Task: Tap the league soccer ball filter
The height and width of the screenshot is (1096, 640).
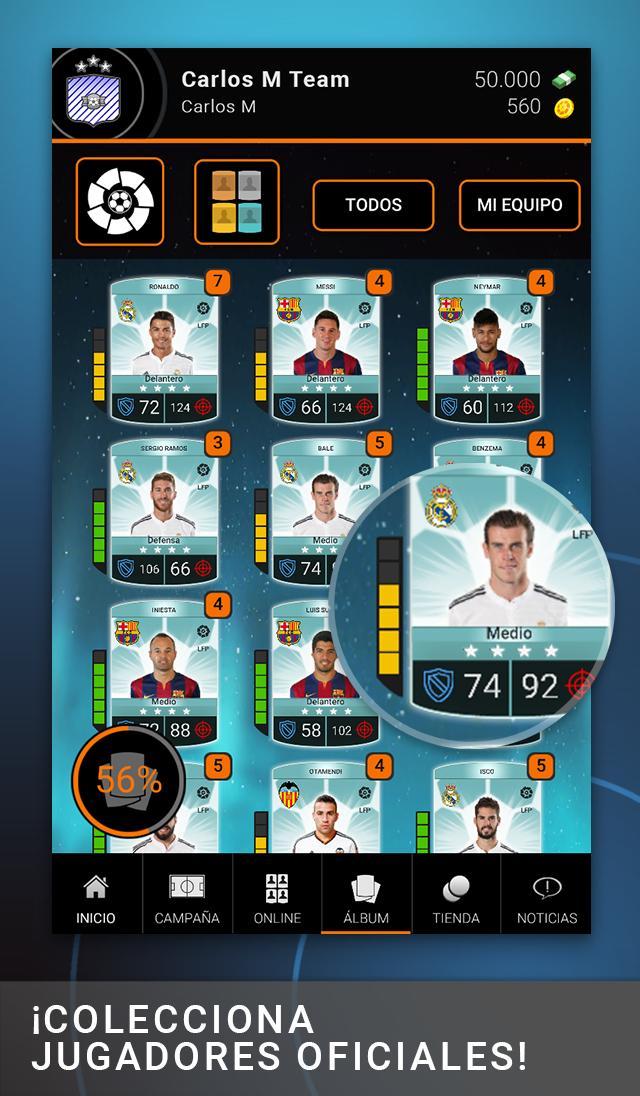Action: pyautogui.click(x=120, y=202)
